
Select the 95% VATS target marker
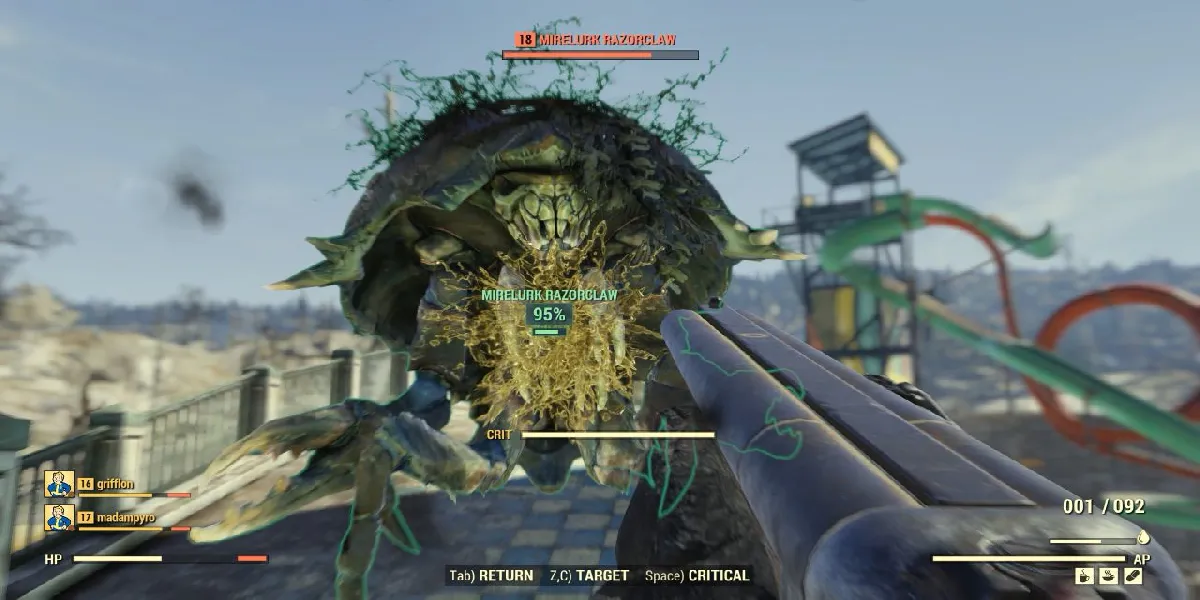[549, 314]
